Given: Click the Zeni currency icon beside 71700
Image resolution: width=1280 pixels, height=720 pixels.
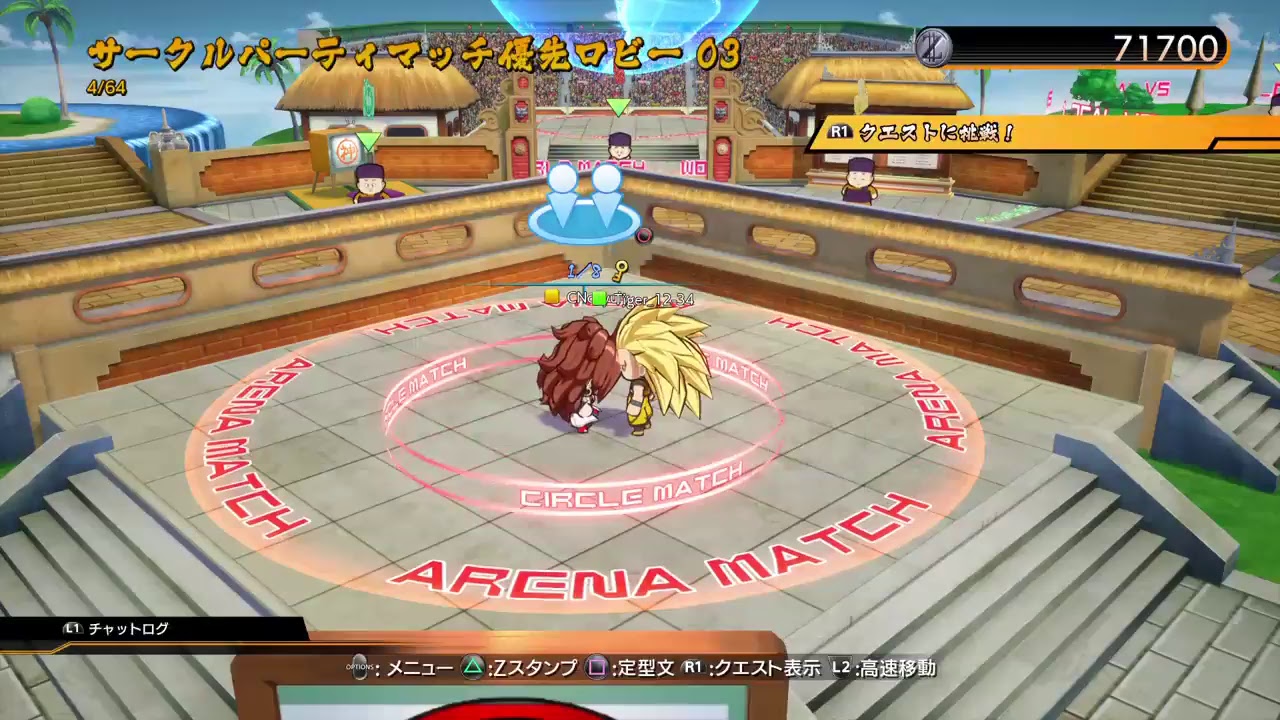Looking at the screenshot, I should click(934, 46).
